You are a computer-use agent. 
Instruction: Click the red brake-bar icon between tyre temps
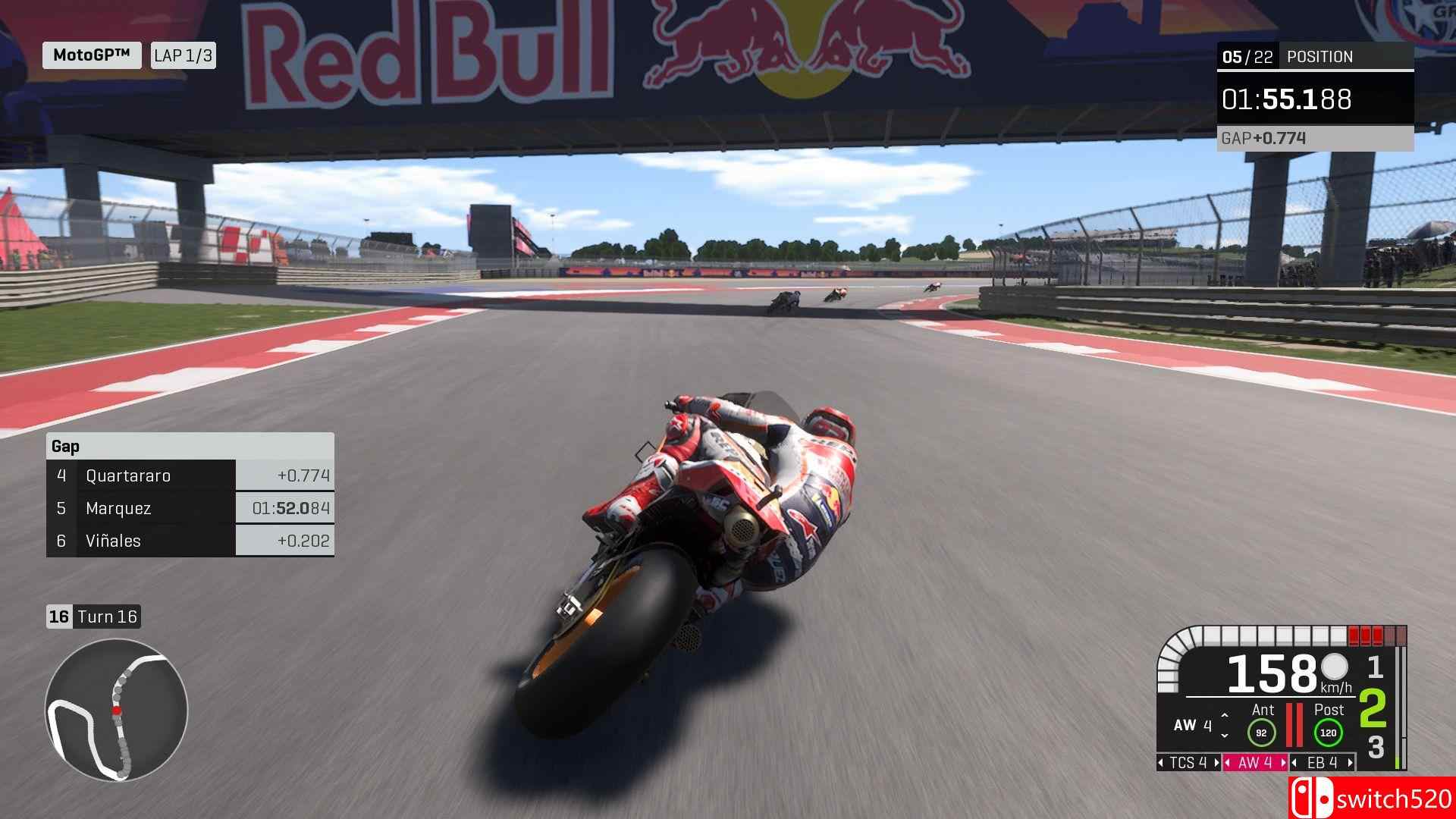click(x=1294, y=724)
